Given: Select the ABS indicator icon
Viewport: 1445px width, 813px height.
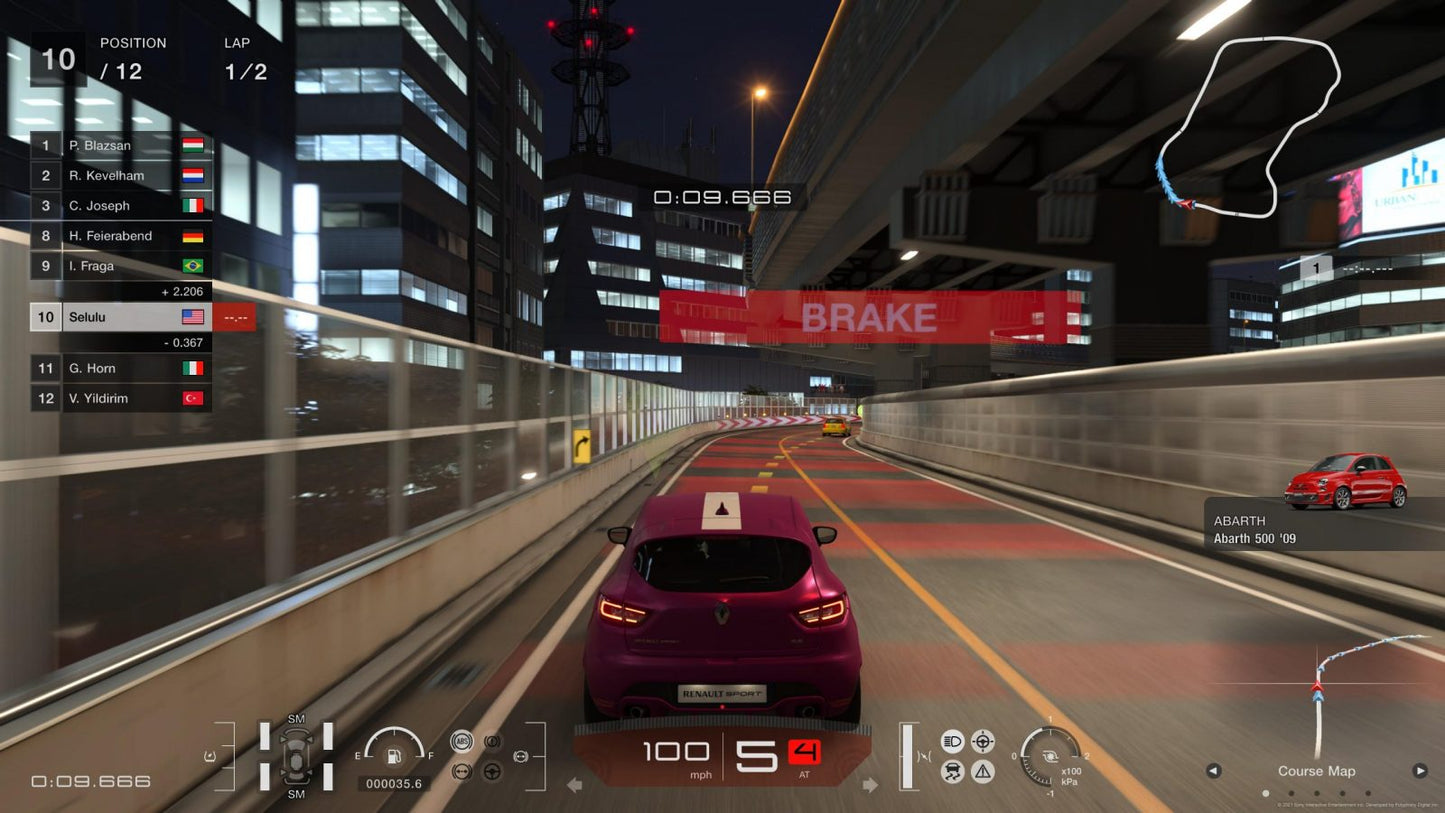Looking at the screenshot, I should coord(462,742).
